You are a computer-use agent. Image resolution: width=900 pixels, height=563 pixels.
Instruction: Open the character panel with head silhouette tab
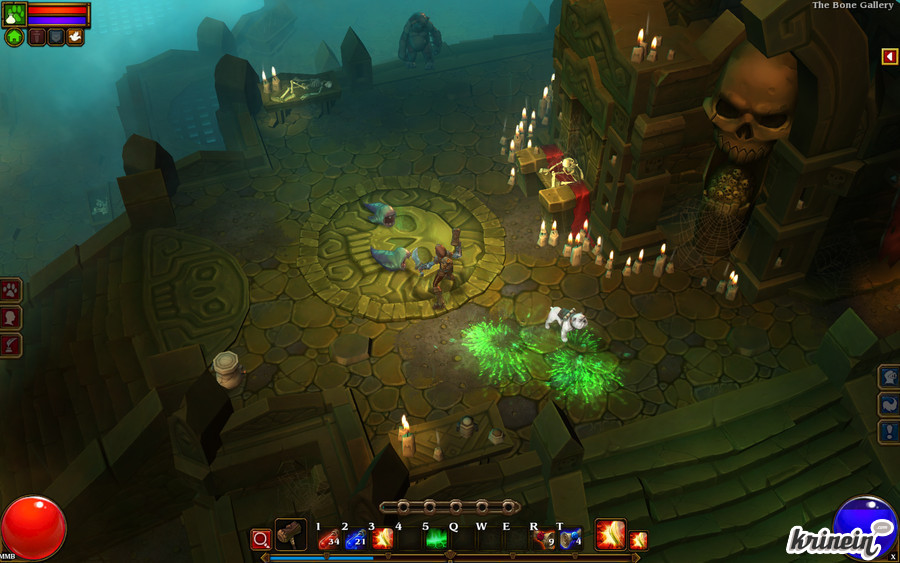click(x=11, y=318)
